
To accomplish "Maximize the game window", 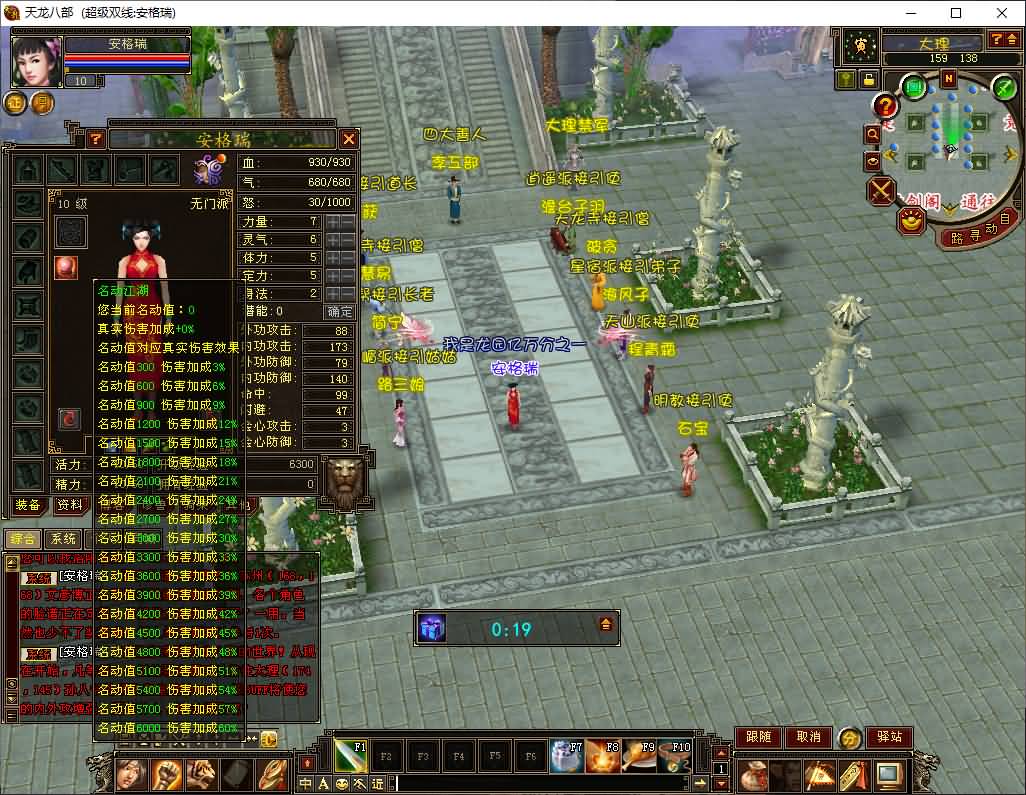I will tap(956, 13).
